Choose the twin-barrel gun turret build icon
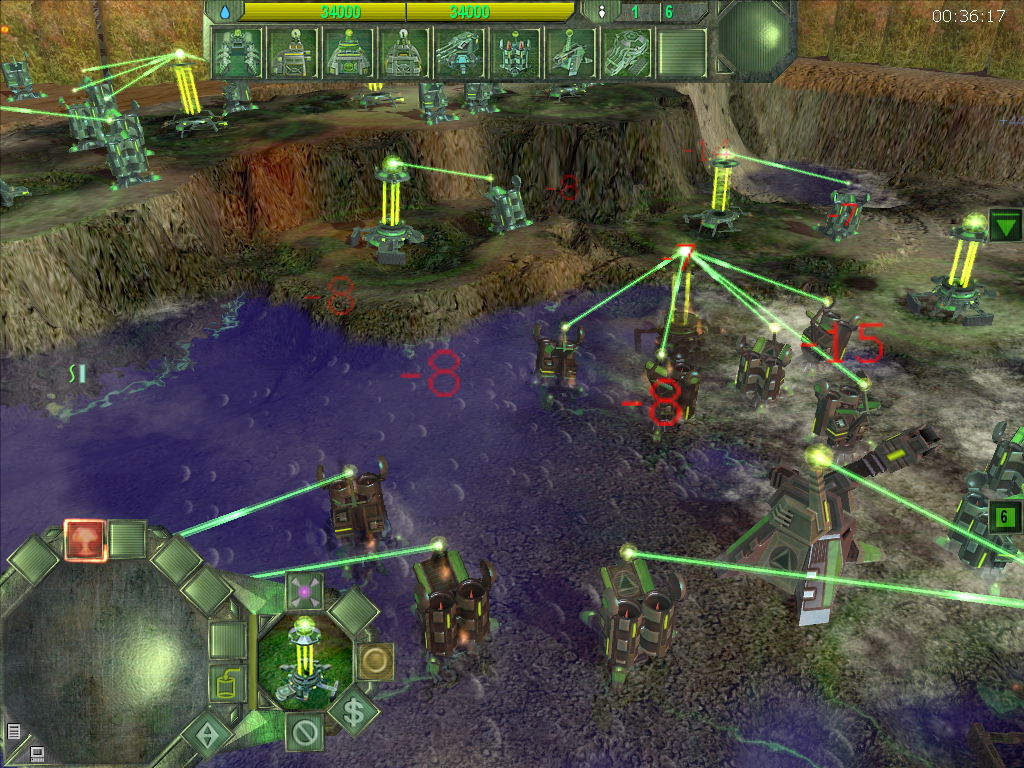 [x=460, y=52]
